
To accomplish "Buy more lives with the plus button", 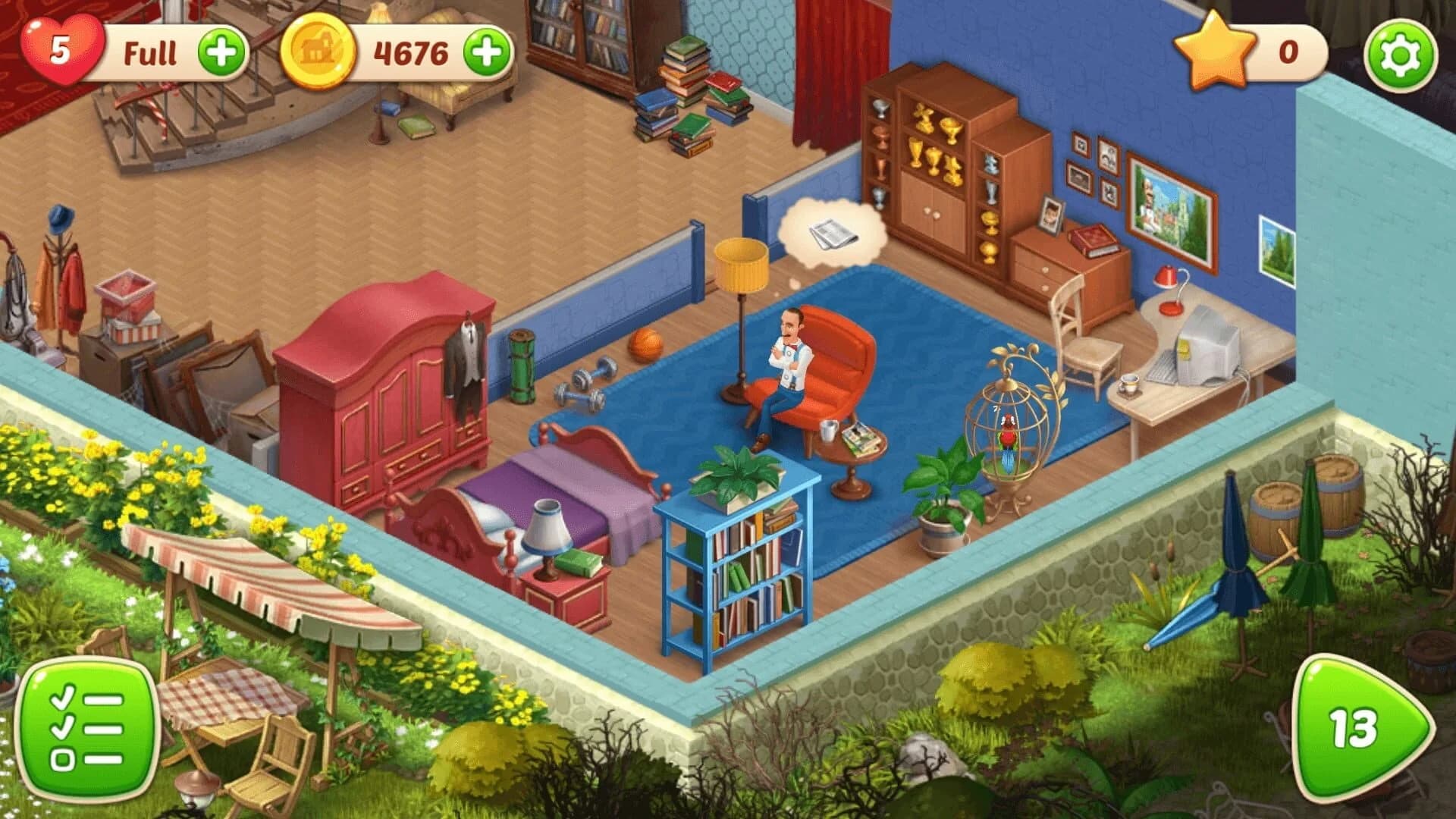I will (x=220, y=51).
